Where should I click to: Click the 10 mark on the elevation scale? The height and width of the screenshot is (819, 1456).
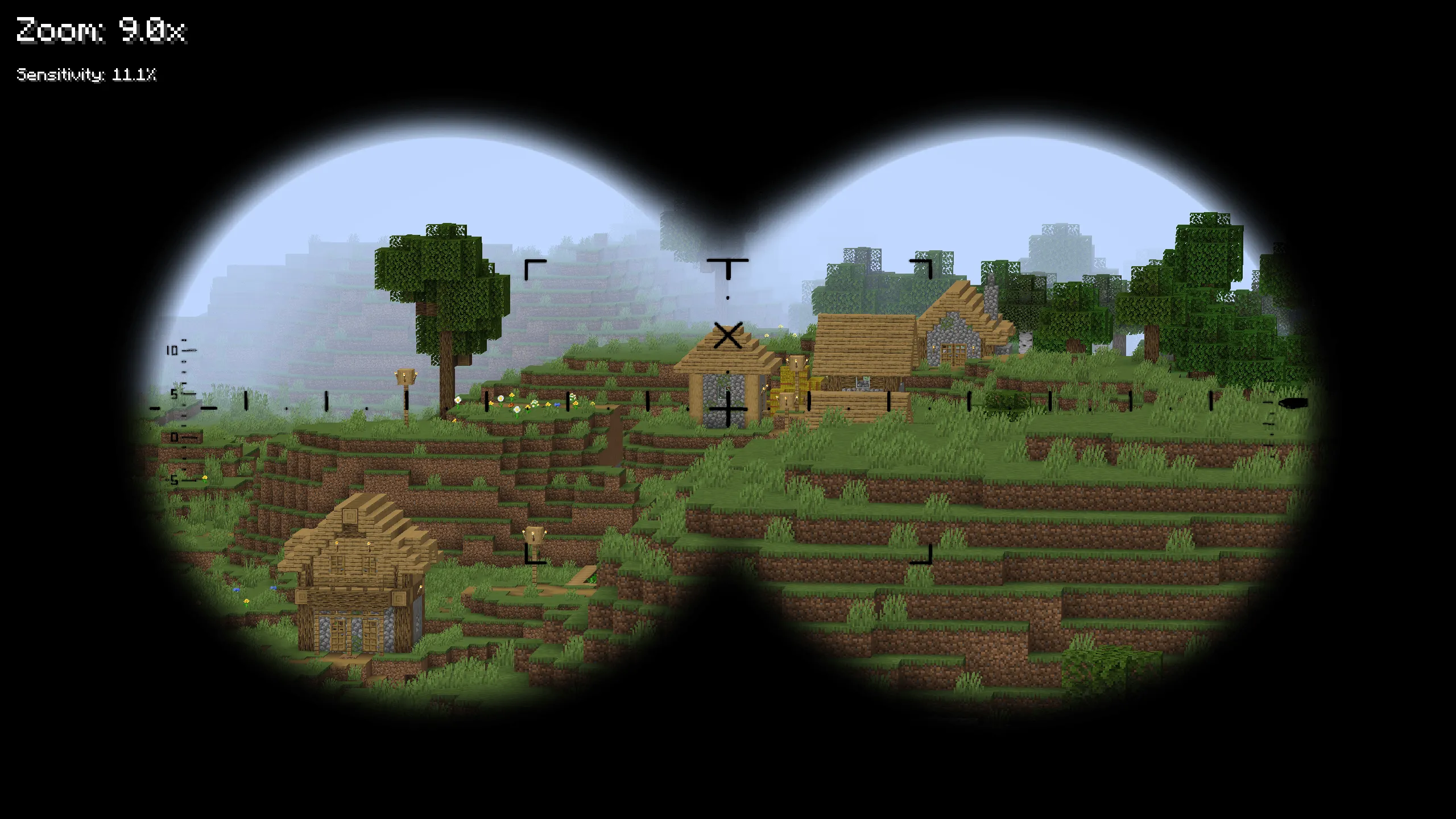173,351
